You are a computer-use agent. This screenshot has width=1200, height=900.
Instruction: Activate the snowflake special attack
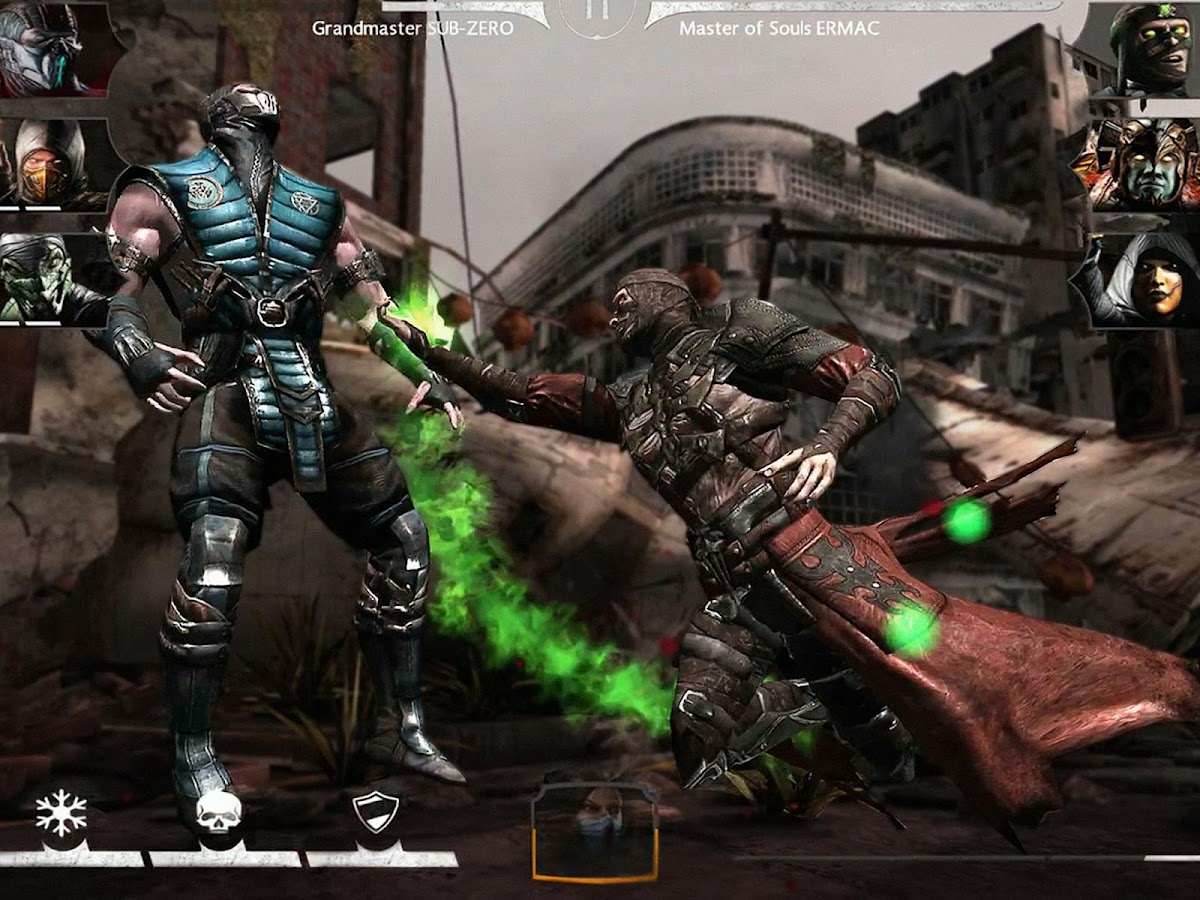tap(61, 815)
